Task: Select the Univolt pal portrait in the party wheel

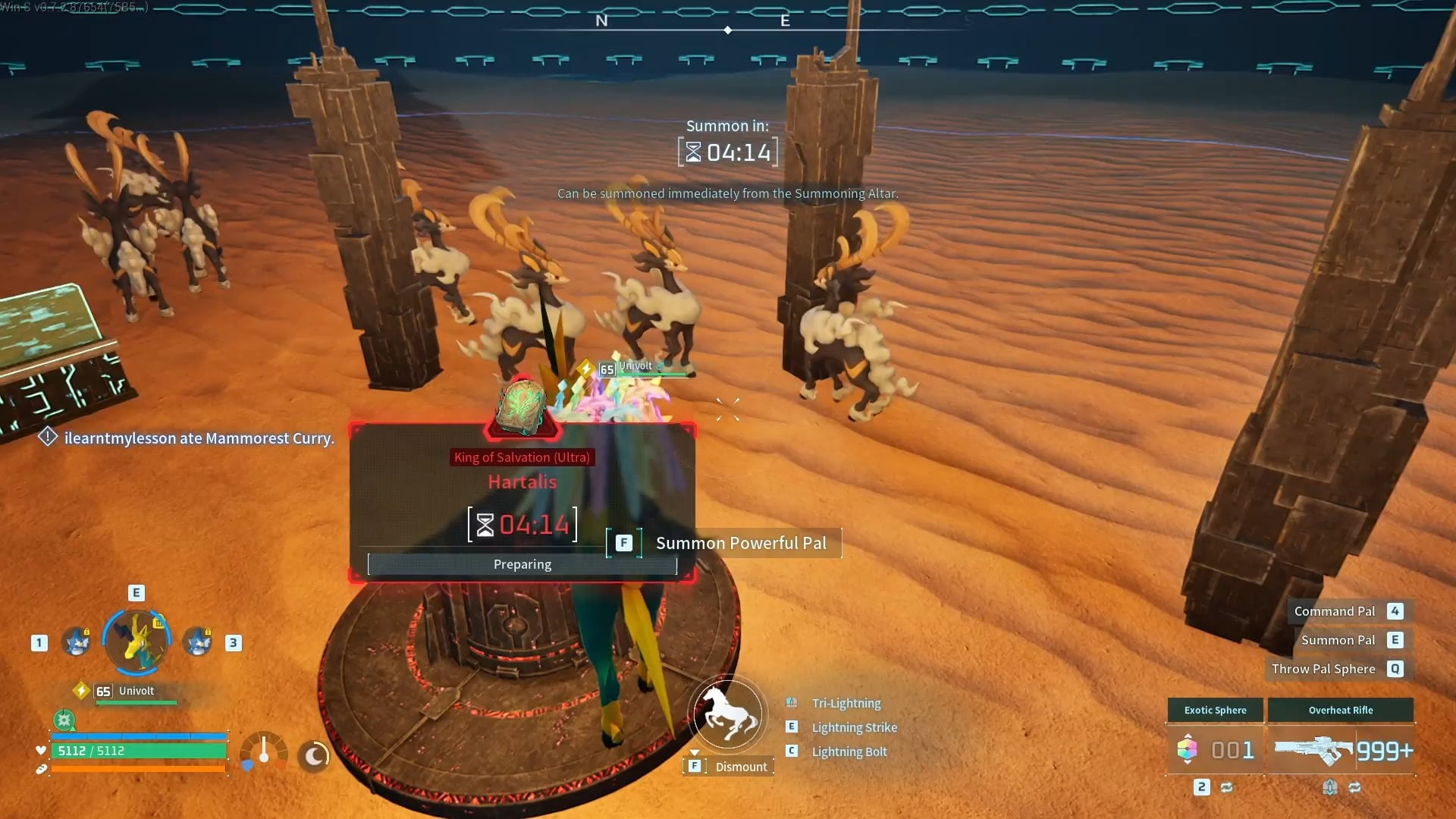Action: coord(136,642)
